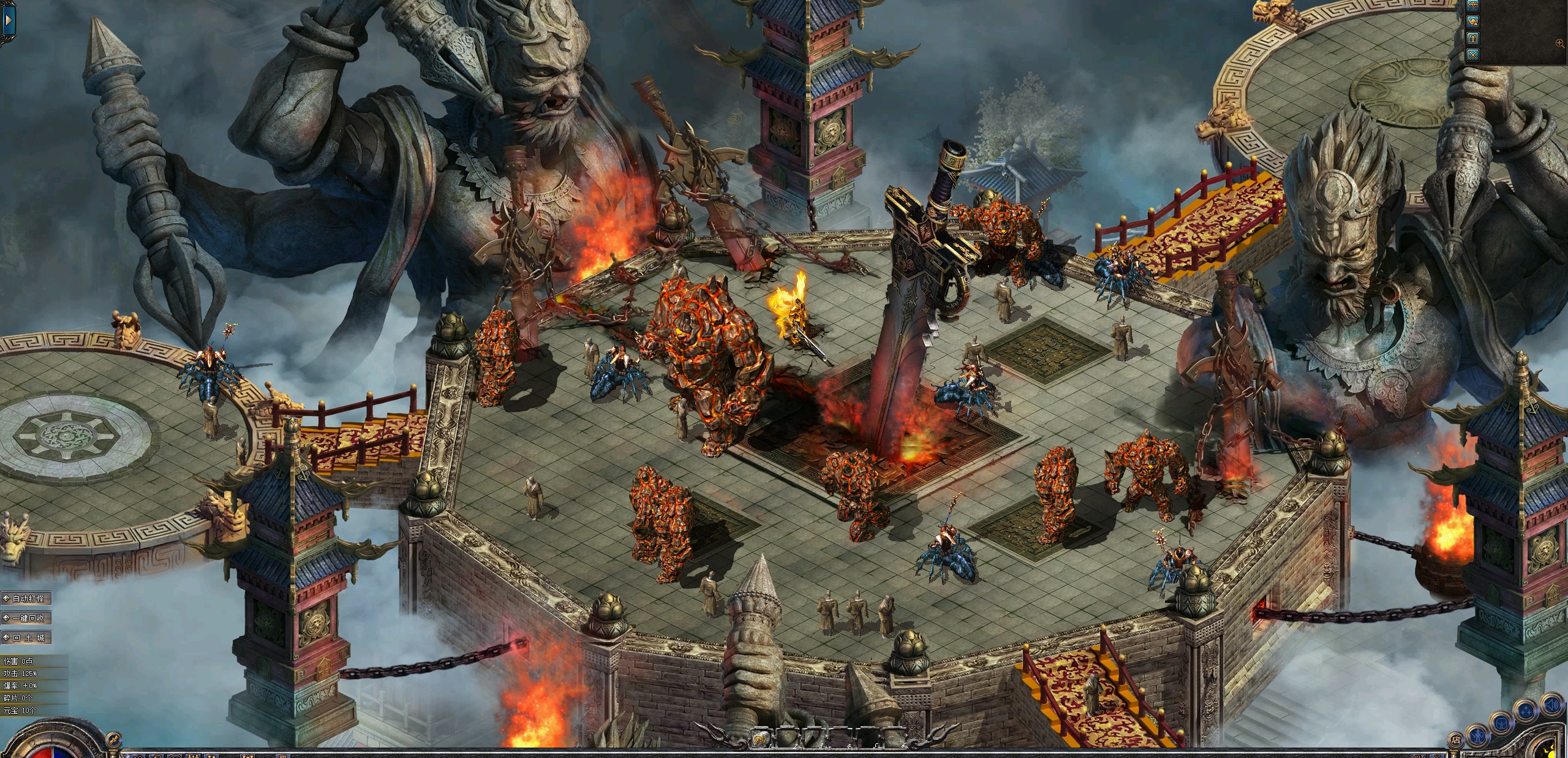Viewport: 1568px width, 758px height.
Task: Click the crossed swords icon
Action: tap(1473, 55)
